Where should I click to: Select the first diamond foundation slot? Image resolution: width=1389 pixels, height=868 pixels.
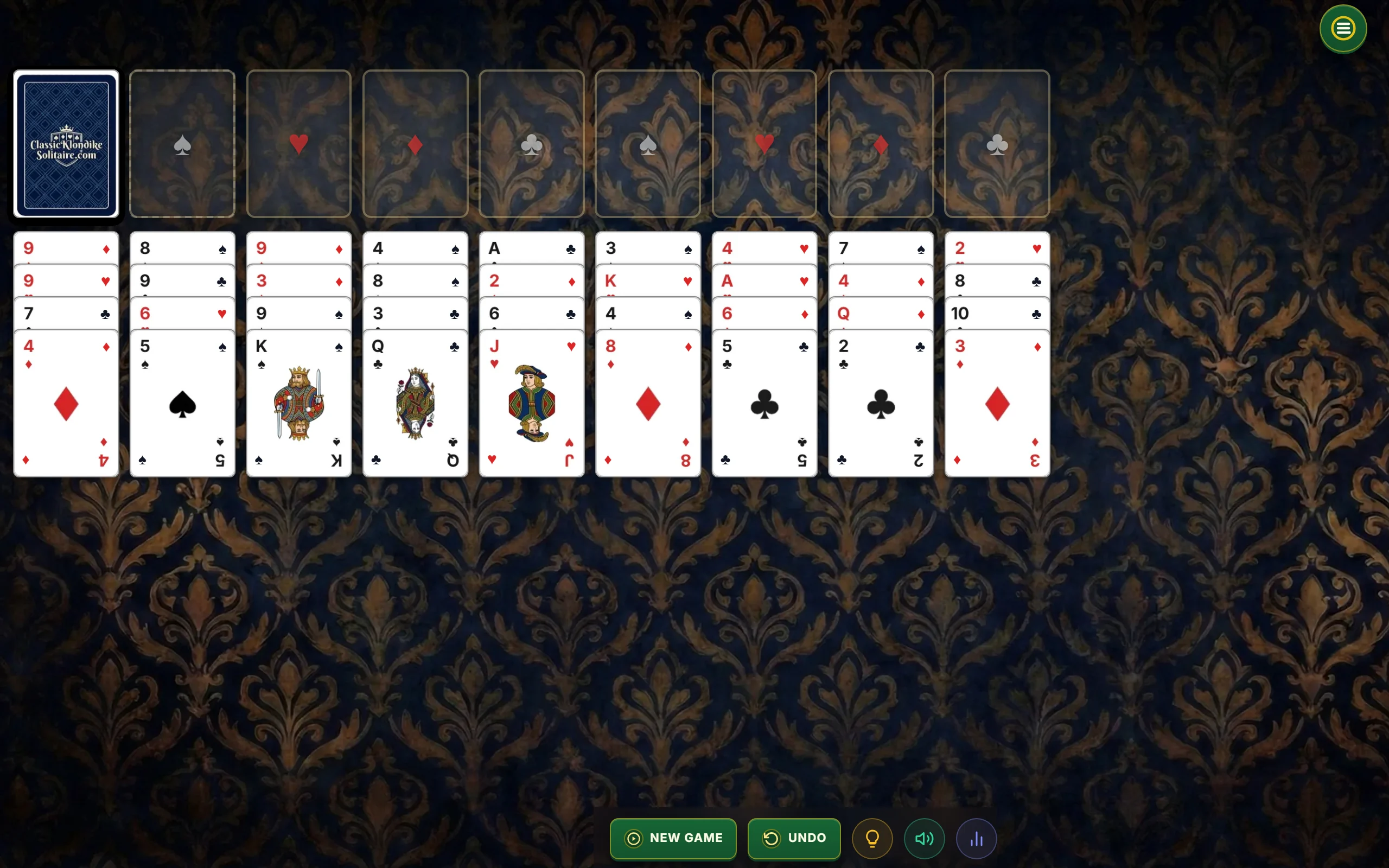pos(415,144)
